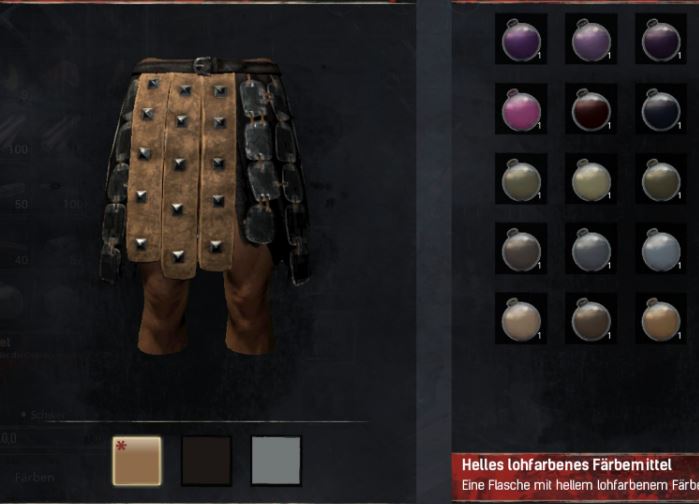Select the tan color swatch with asterisk
The height and width of the screenshot is (504, 699).
[137, 460]
